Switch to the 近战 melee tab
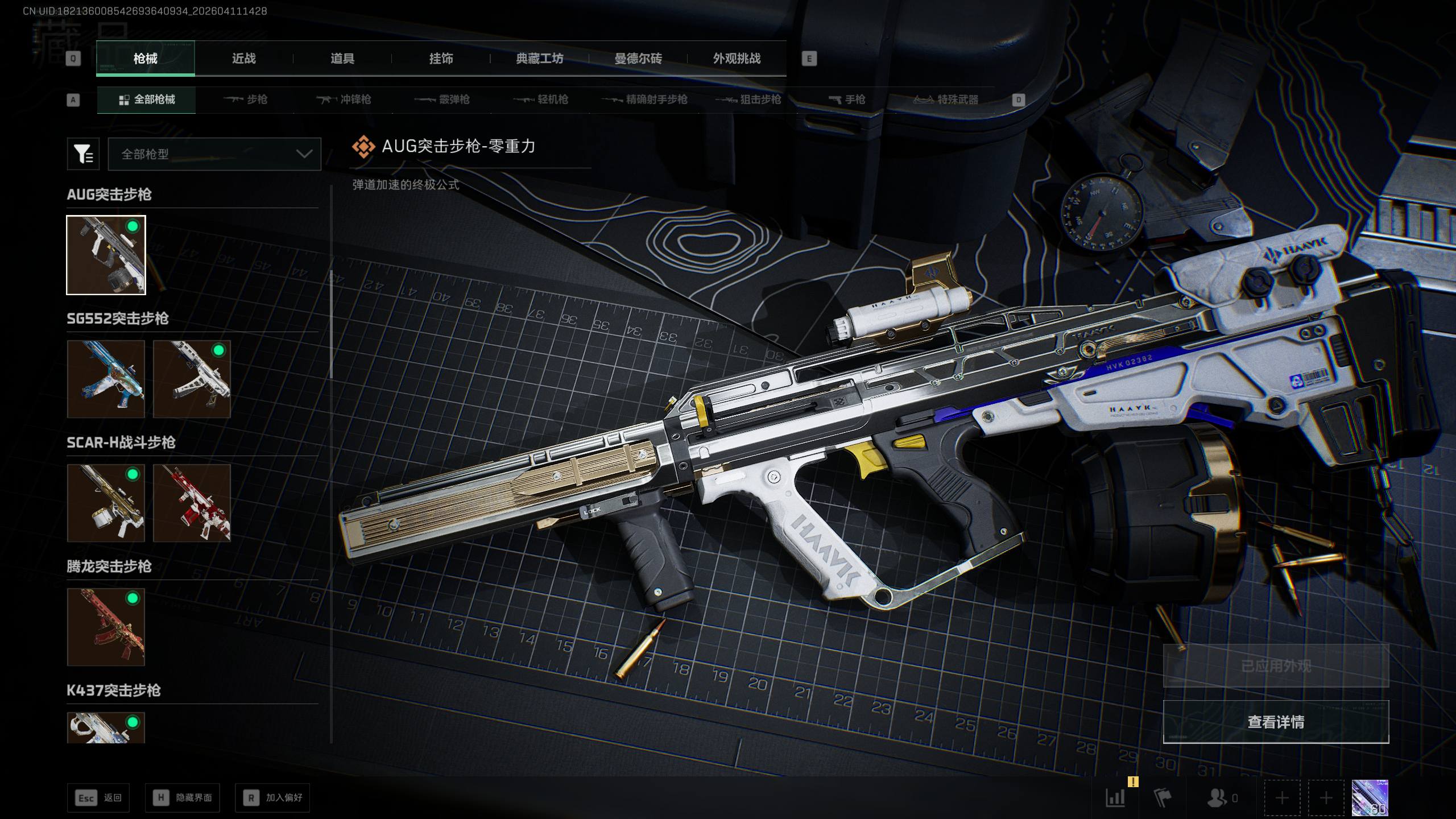Viewport: 1456px width, 819px height. tap(243, 59)
